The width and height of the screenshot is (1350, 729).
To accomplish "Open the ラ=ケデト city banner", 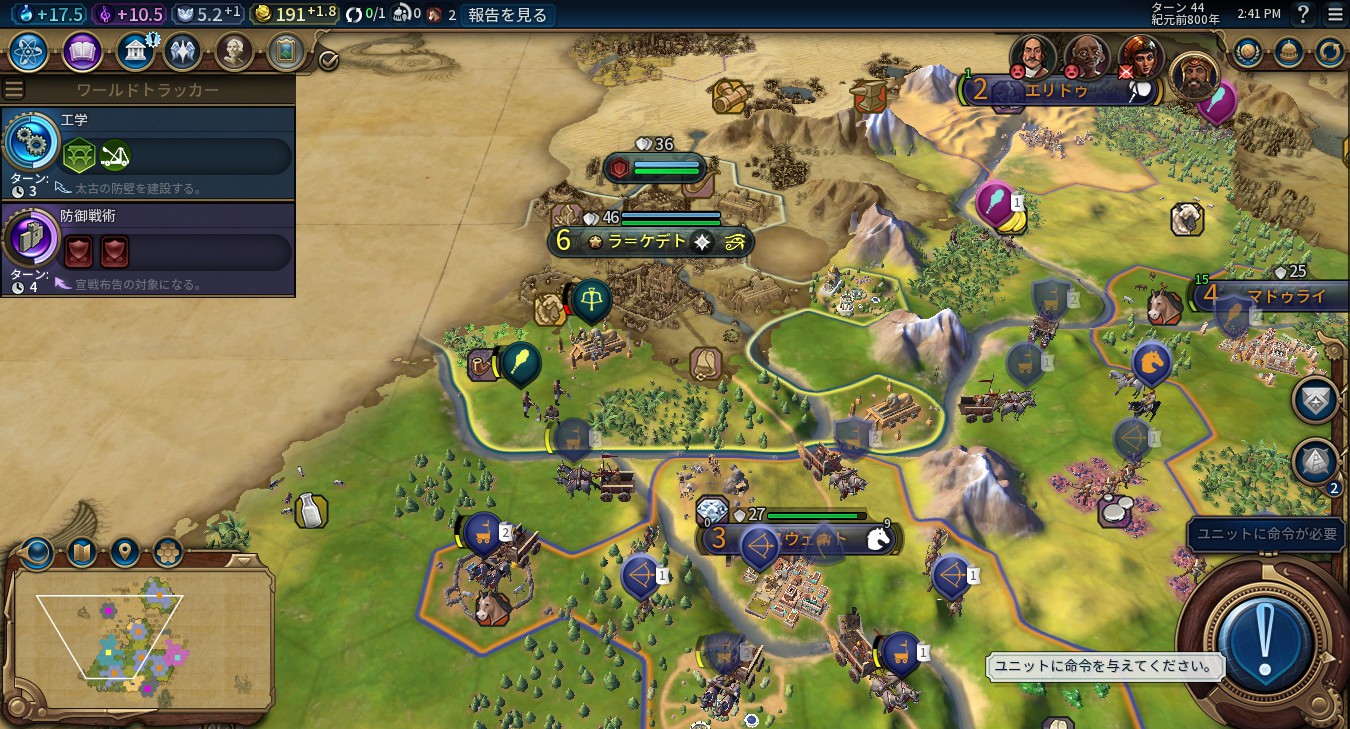I will (x=648, y=241).
